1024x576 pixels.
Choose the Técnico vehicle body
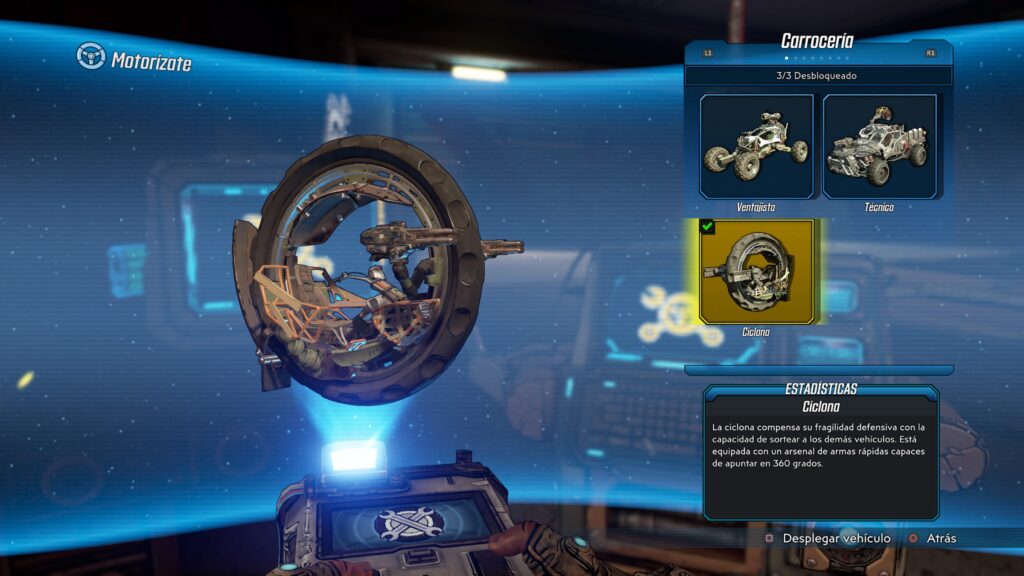point(880,147)
